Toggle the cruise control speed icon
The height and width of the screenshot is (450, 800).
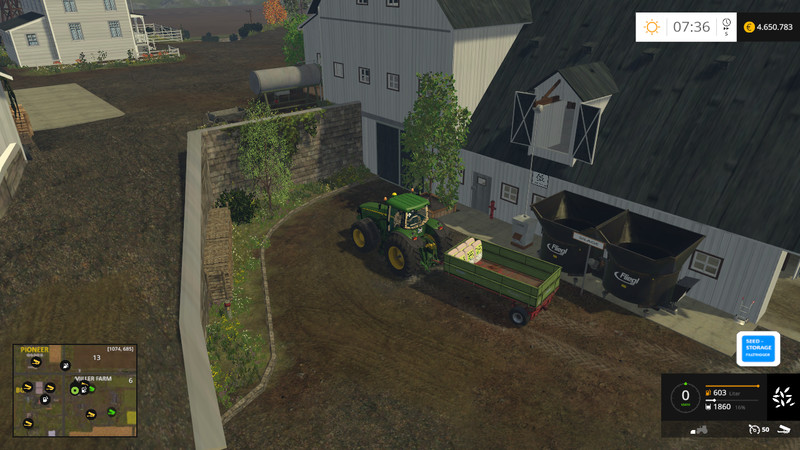point(754,429)
